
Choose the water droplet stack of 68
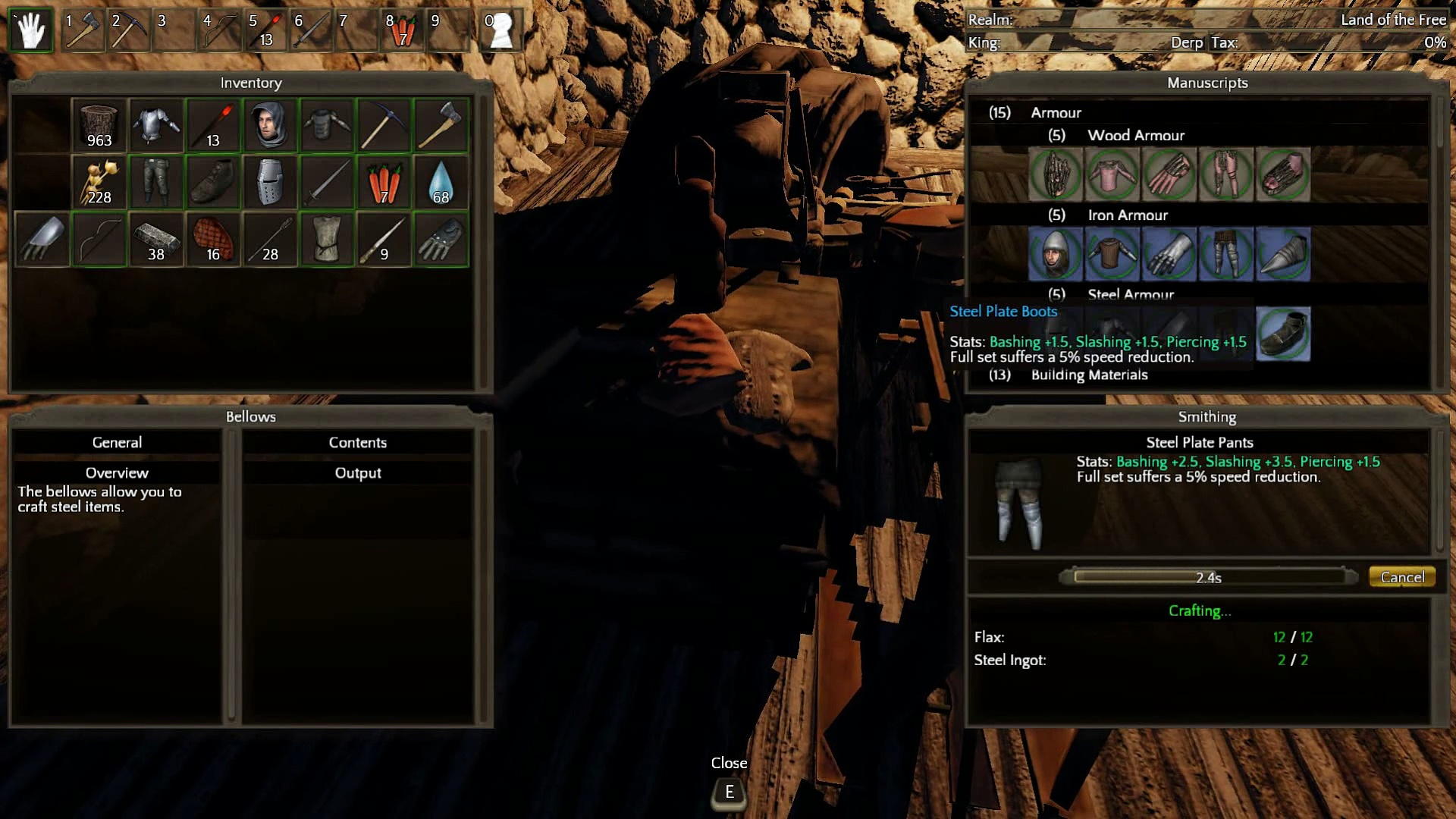(441, 183)
